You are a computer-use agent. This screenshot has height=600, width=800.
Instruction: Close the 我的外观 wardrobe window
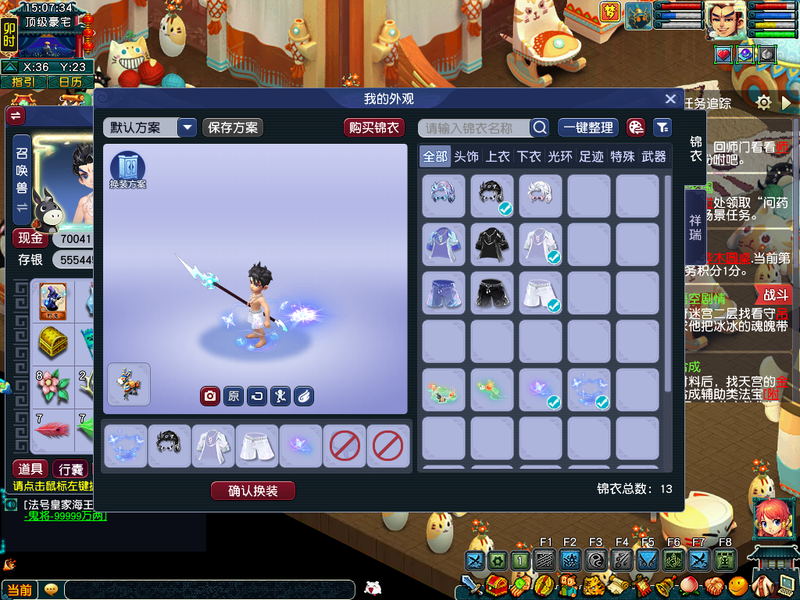[x=671, y=99]
